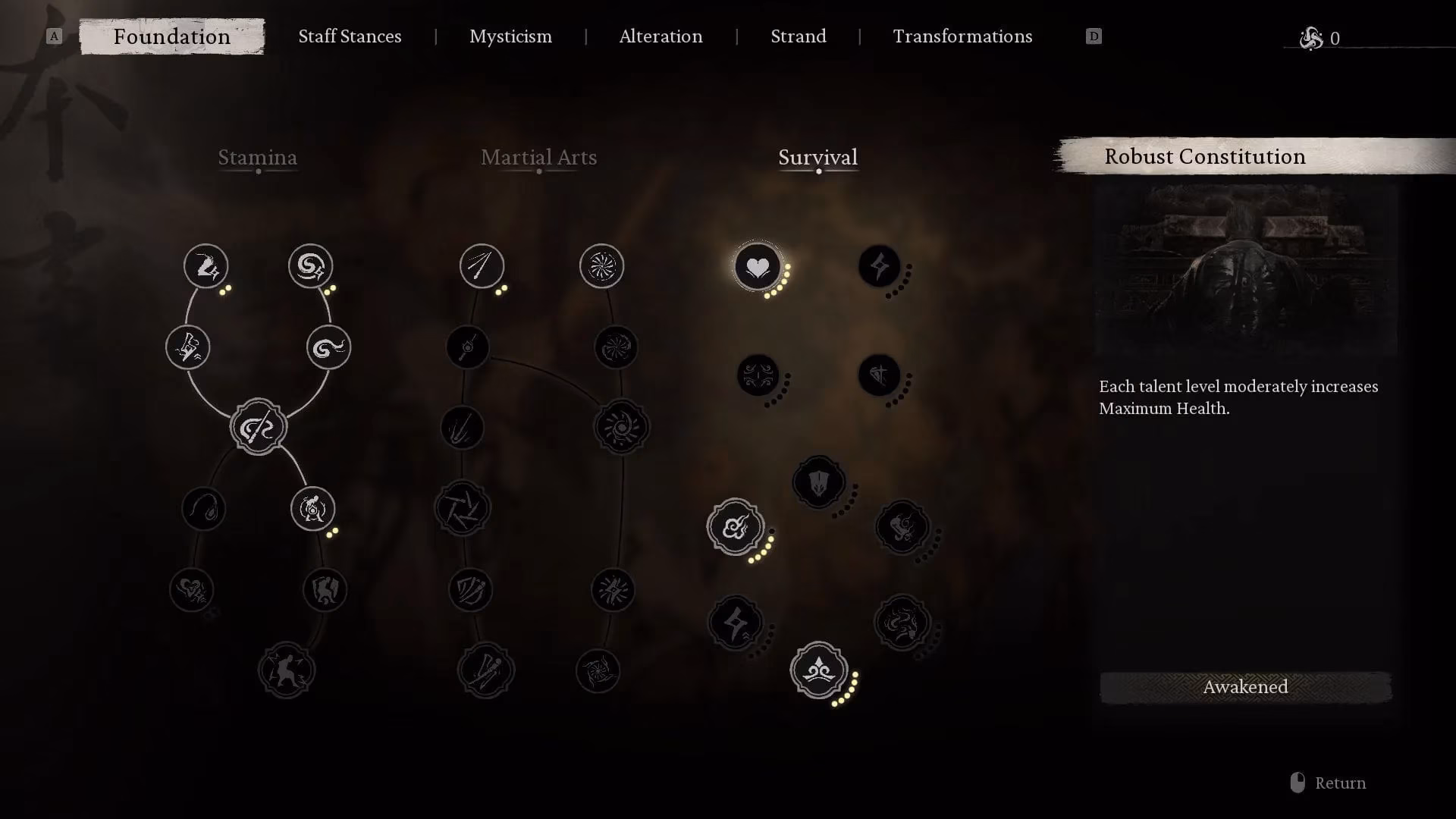Select the lightning bolt talent beside Robust Constitution
The image size is (1456, 819).
[x=879, y=266]
